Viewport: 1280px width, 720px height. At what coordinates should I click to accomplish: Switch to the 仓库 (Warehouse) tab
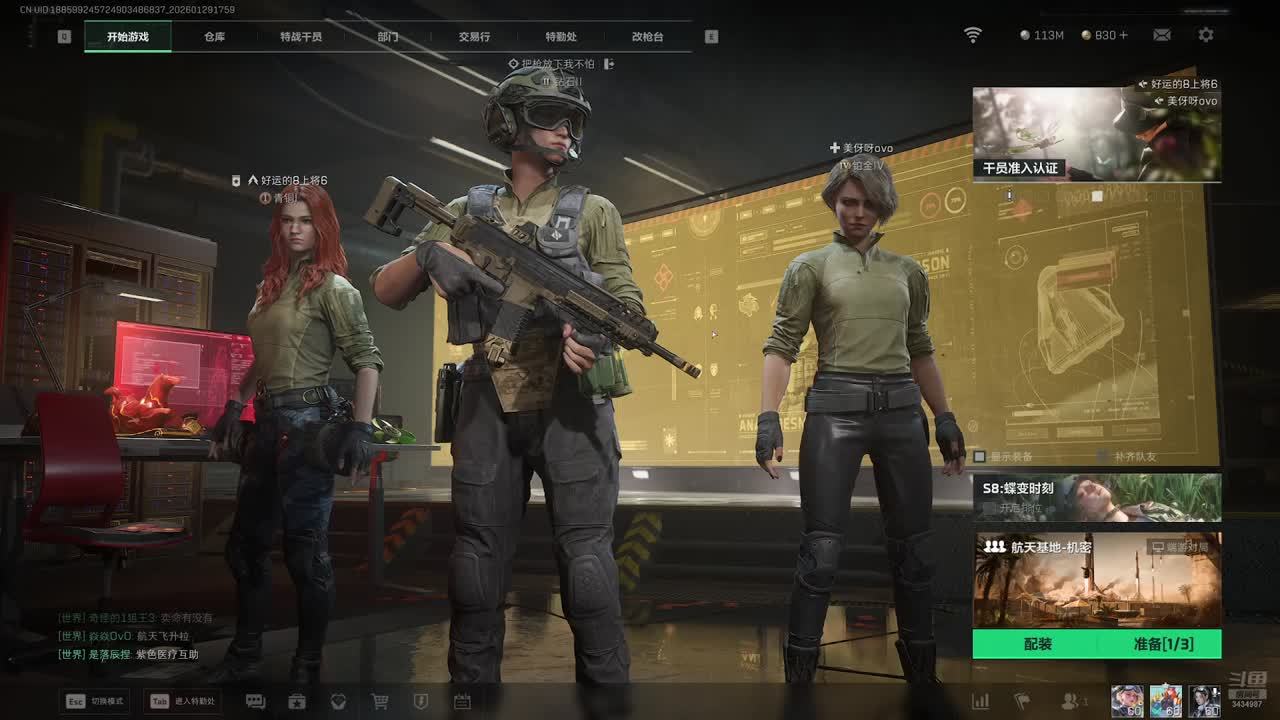[x=214, y=37]
